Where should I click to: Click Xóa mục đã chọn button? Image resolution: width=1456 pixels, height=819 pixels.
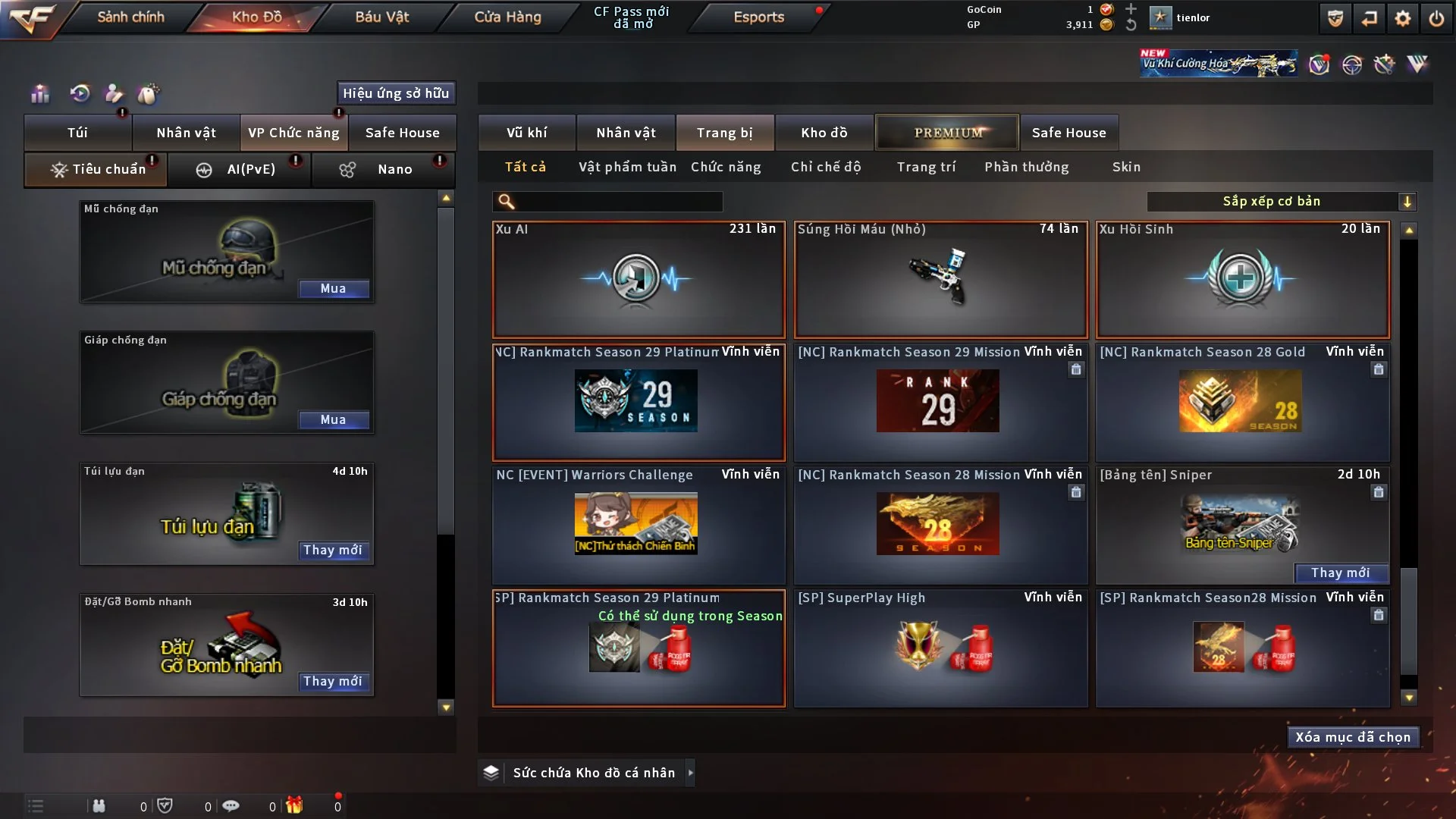coord(1353,736)
